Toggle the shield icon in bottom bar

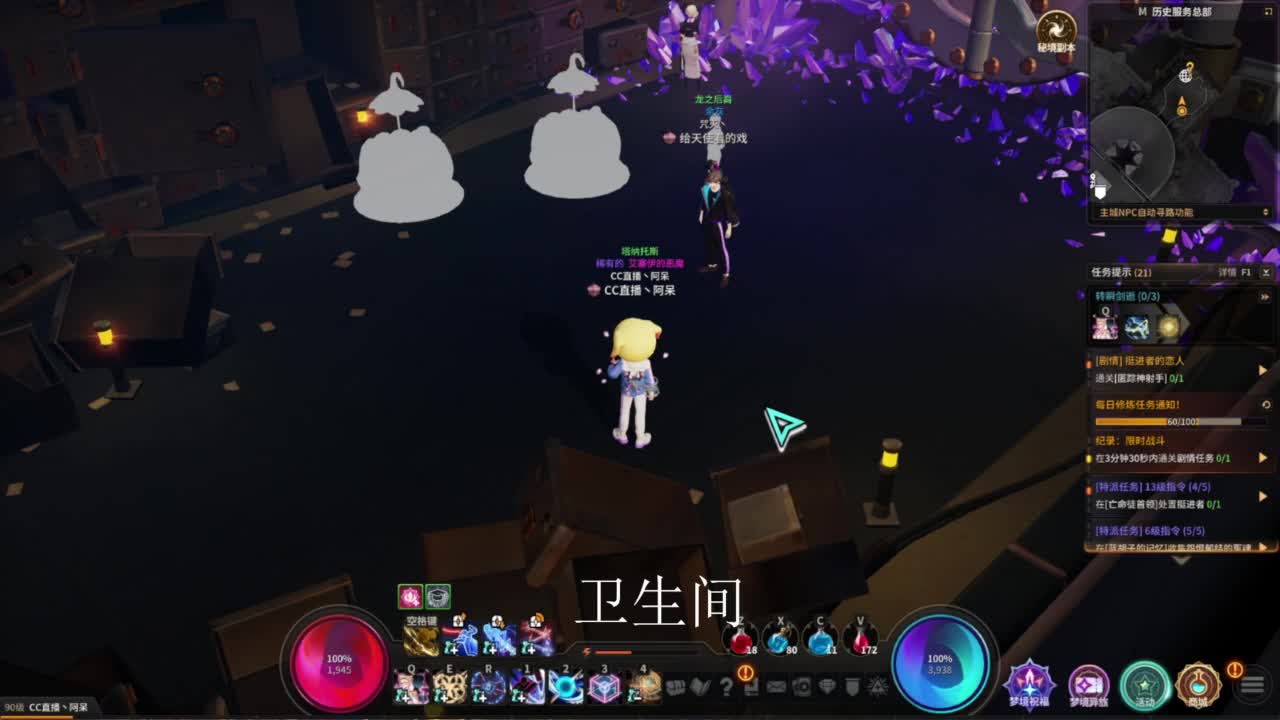tap(851, 687)
